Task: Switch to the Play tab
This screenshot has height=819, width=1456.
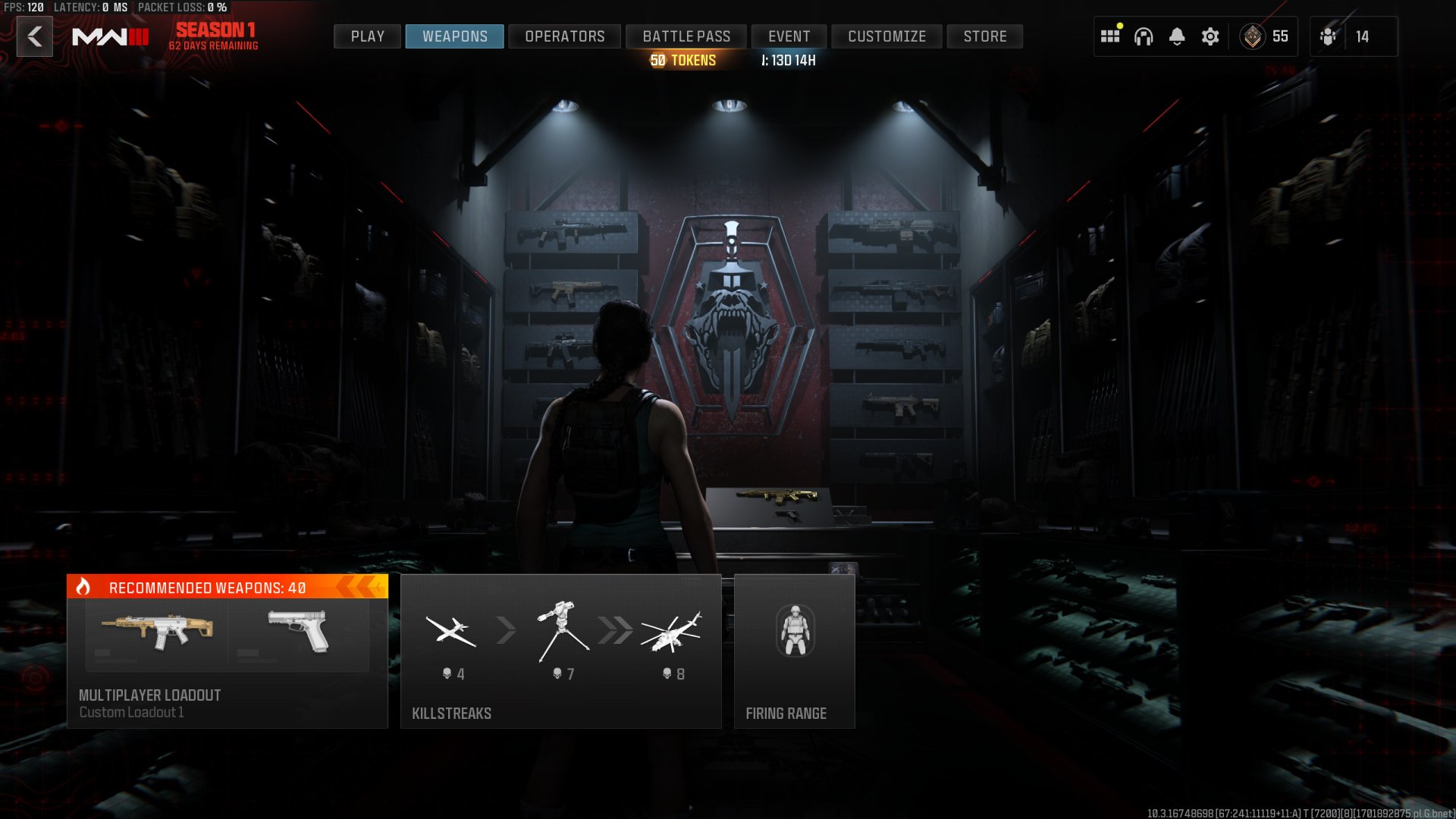Action: [x=367, y=36]
